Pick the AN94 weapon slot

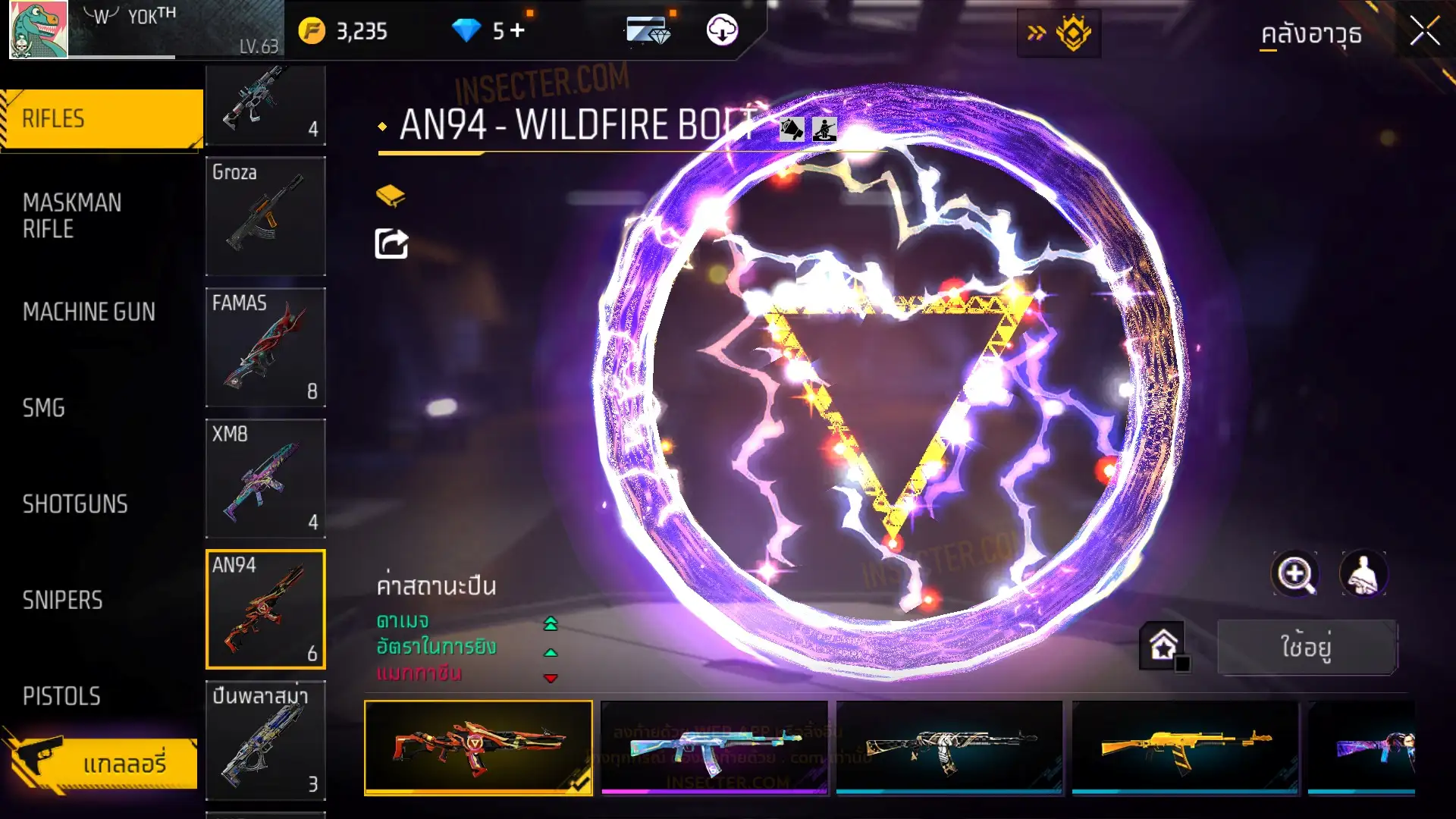265,610
